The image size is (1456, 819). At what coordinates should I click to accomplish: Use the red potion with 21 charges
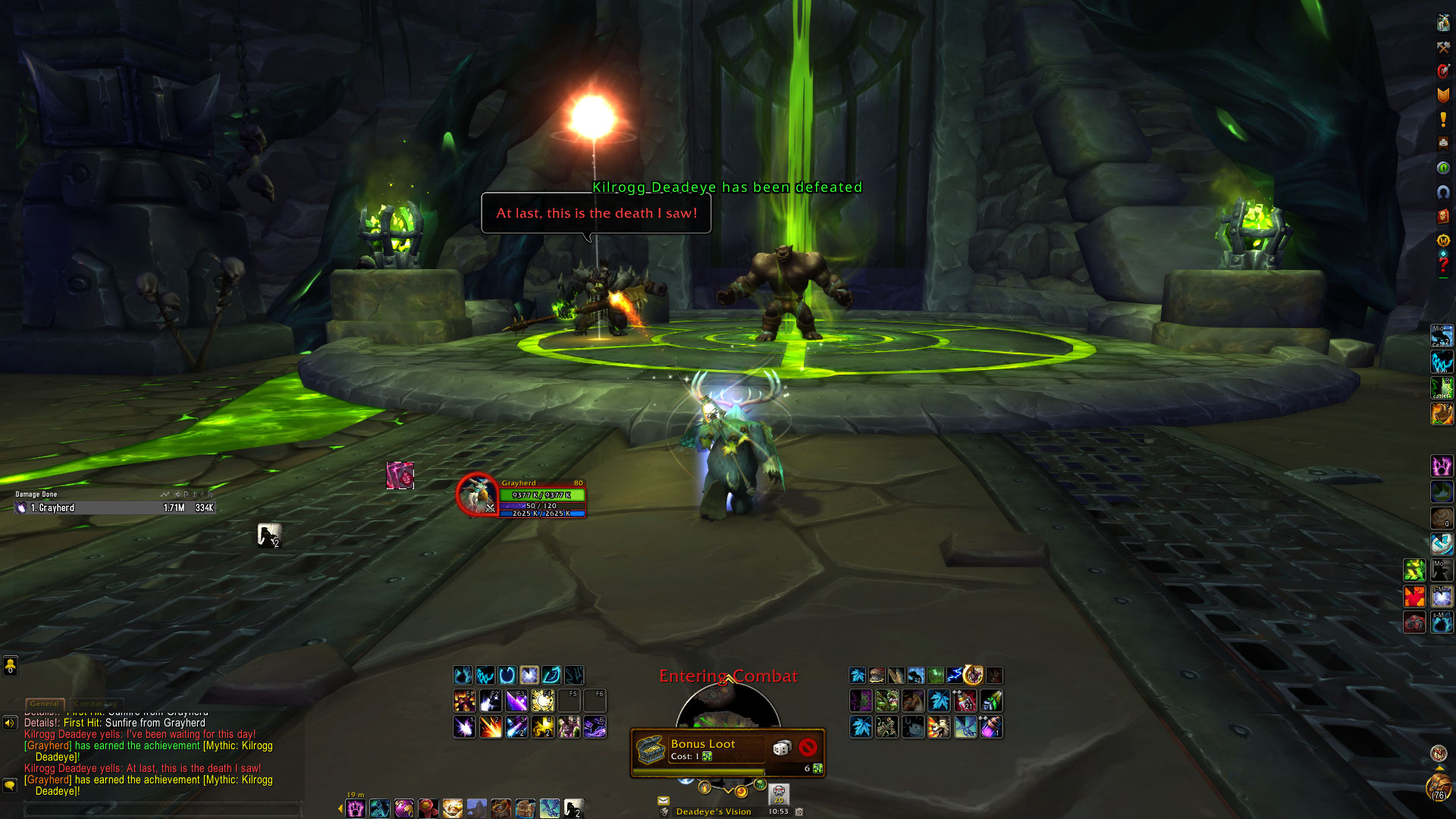point(965,701)
